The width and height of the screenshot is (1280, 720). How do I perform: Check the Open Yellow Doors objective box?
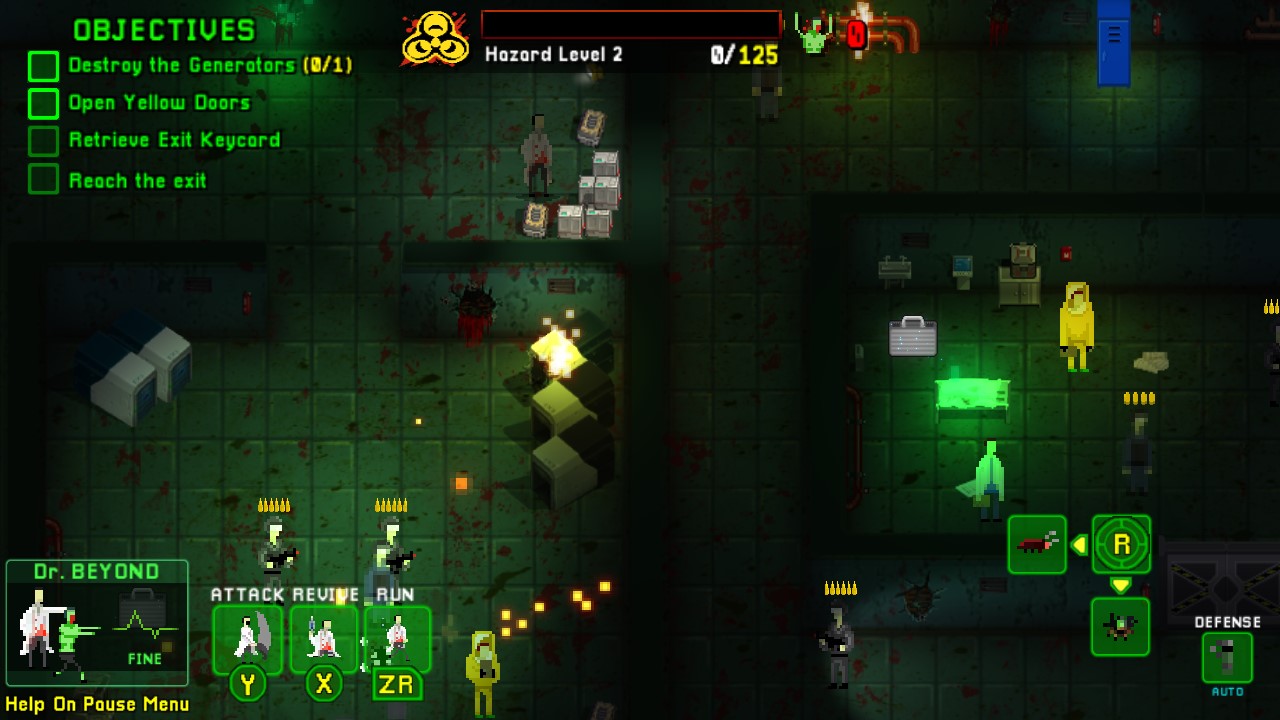[x=42, y=102]
